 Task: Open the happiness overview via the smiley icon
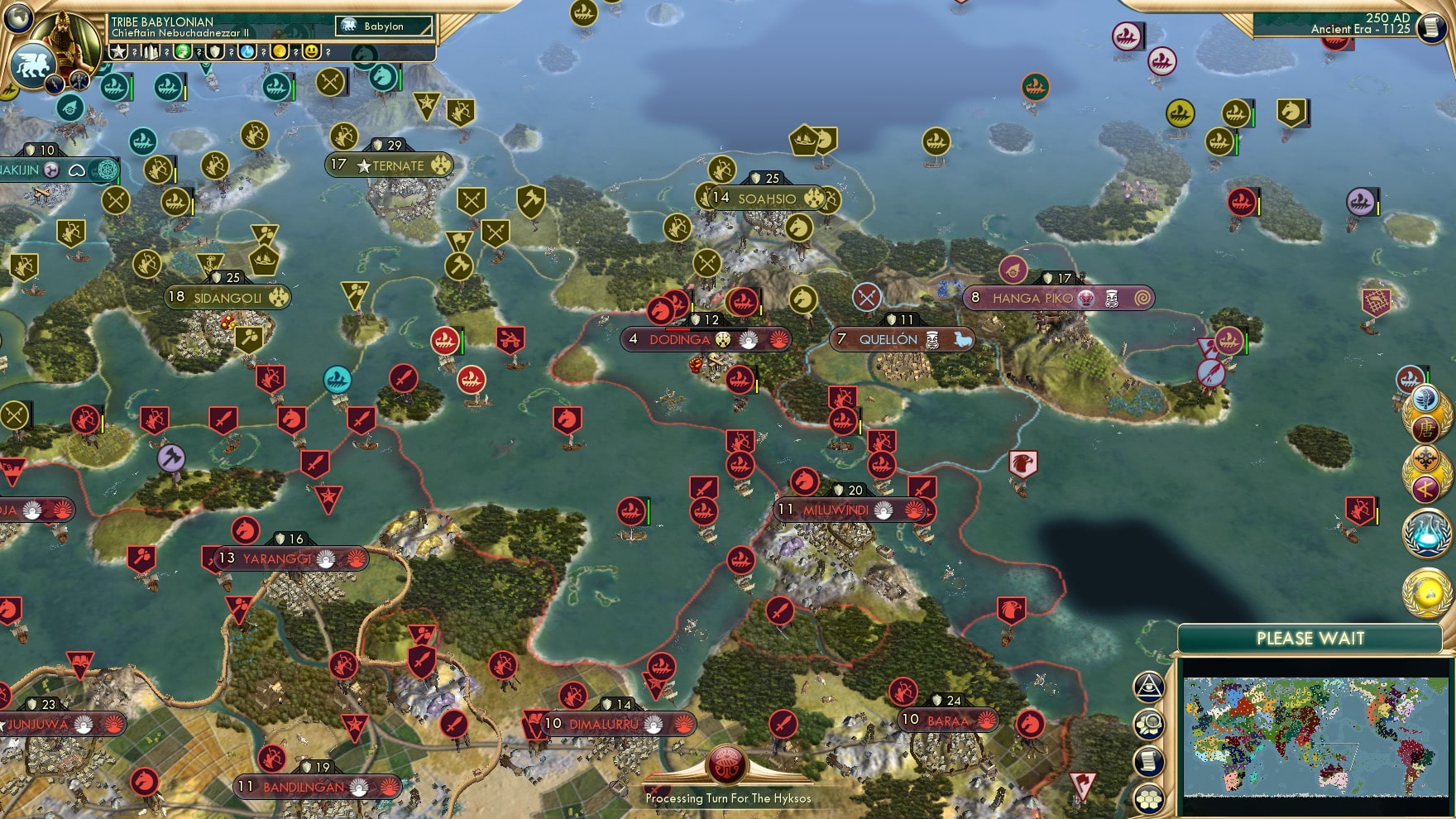(x=309, y=52)
